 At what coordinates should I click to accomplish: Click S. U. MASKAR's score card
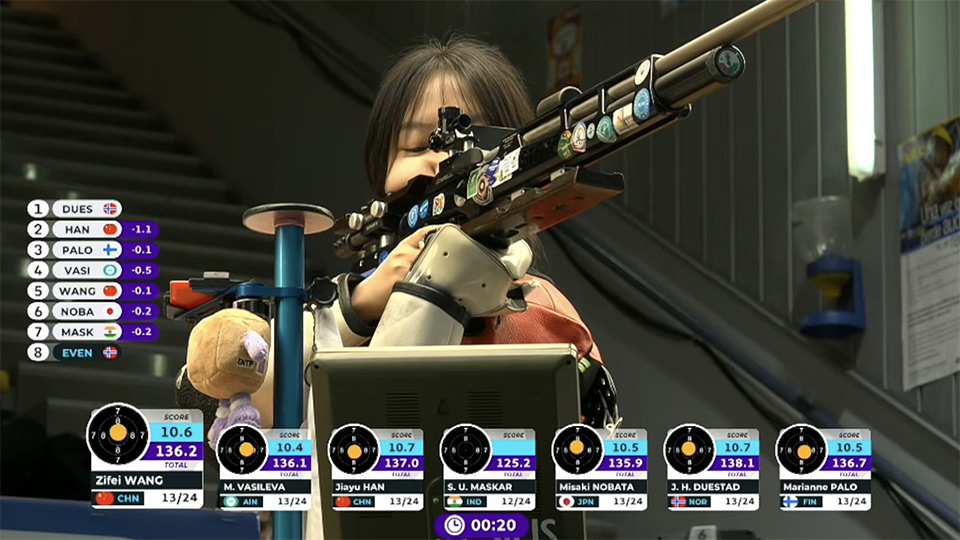tap(487, 468)
